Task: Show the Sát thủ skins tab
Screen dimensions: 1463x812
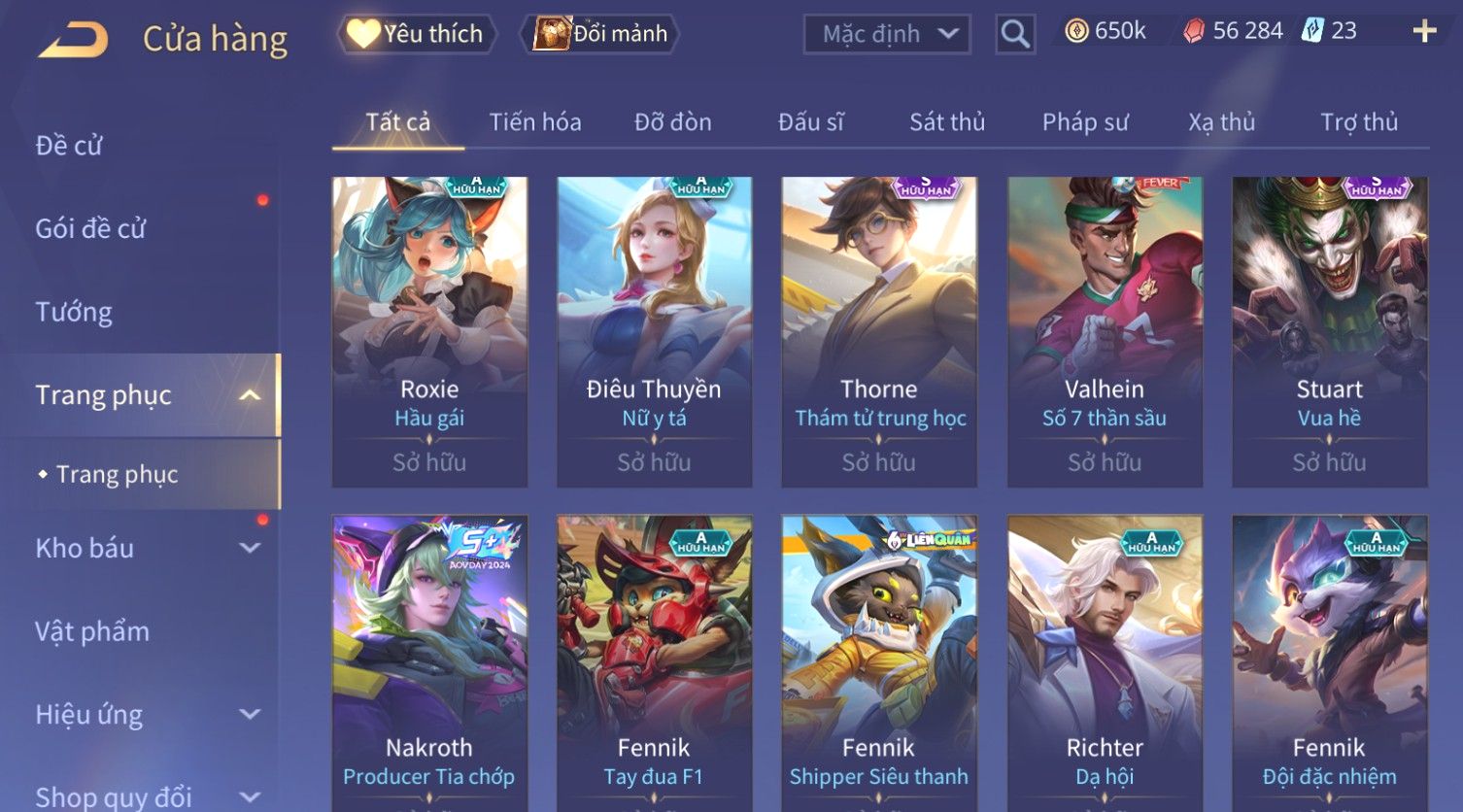Action: [x=947, y=122]
